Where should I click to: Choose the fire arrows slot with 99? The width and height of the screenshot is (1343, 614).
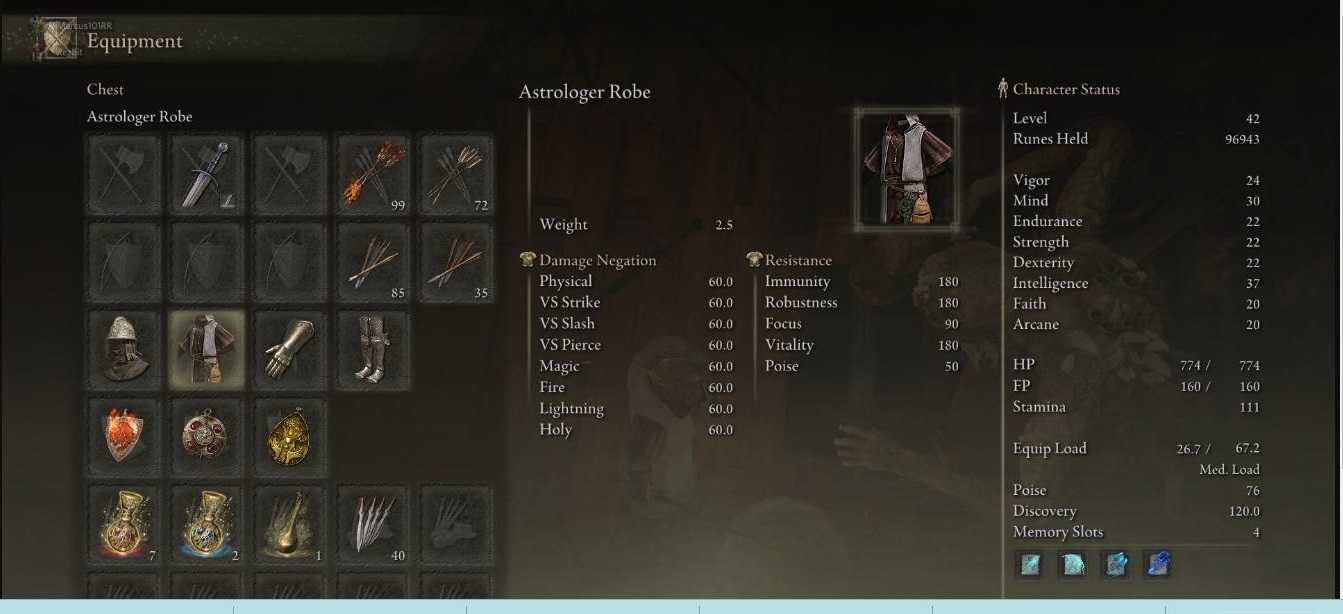pos(372,175)
